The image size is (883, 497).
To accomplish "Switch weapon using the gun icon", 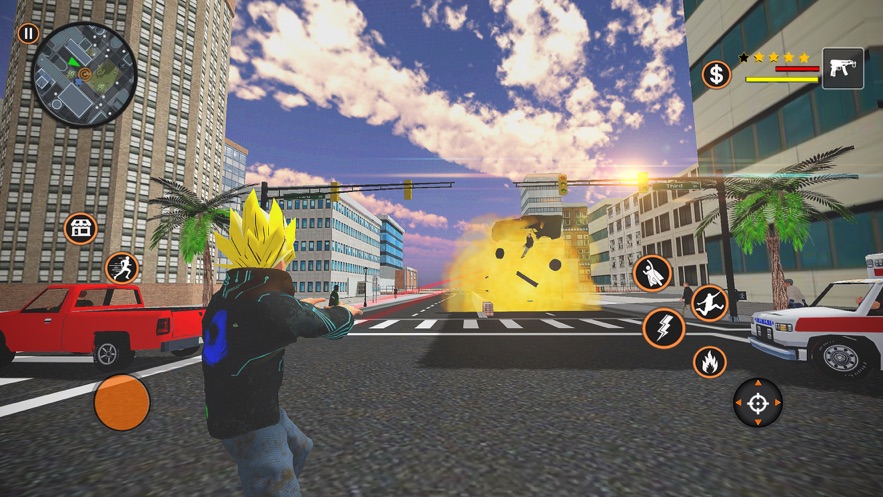I will pos(842,69).
